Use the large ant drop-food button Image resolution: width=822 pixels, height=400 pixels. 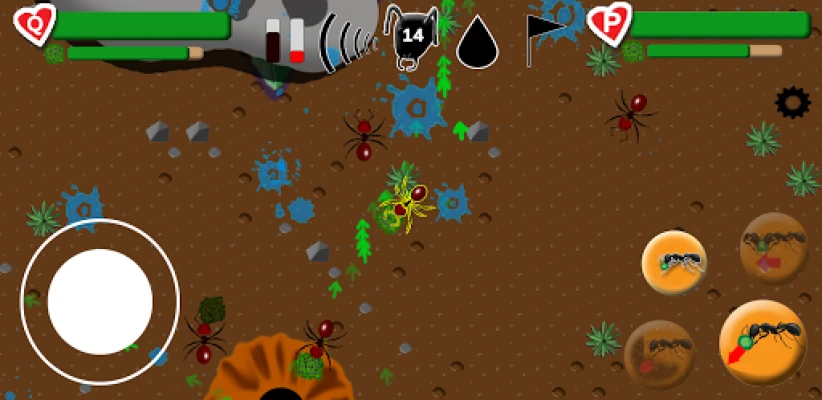pyautogui.click(x=763, y=342)
